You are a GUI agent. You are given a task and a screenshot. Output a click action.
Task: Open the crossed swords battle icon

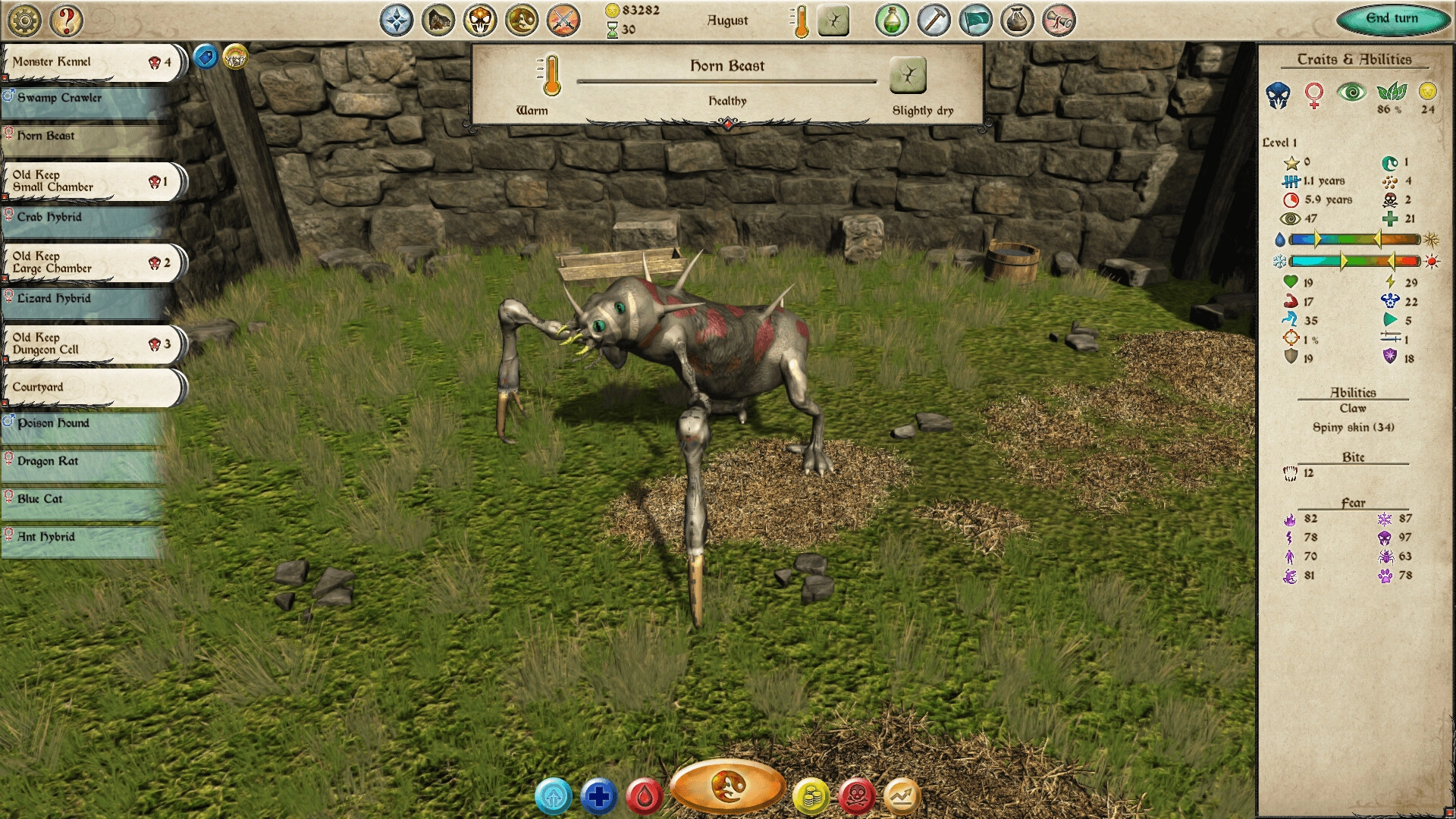click(563, 20)
